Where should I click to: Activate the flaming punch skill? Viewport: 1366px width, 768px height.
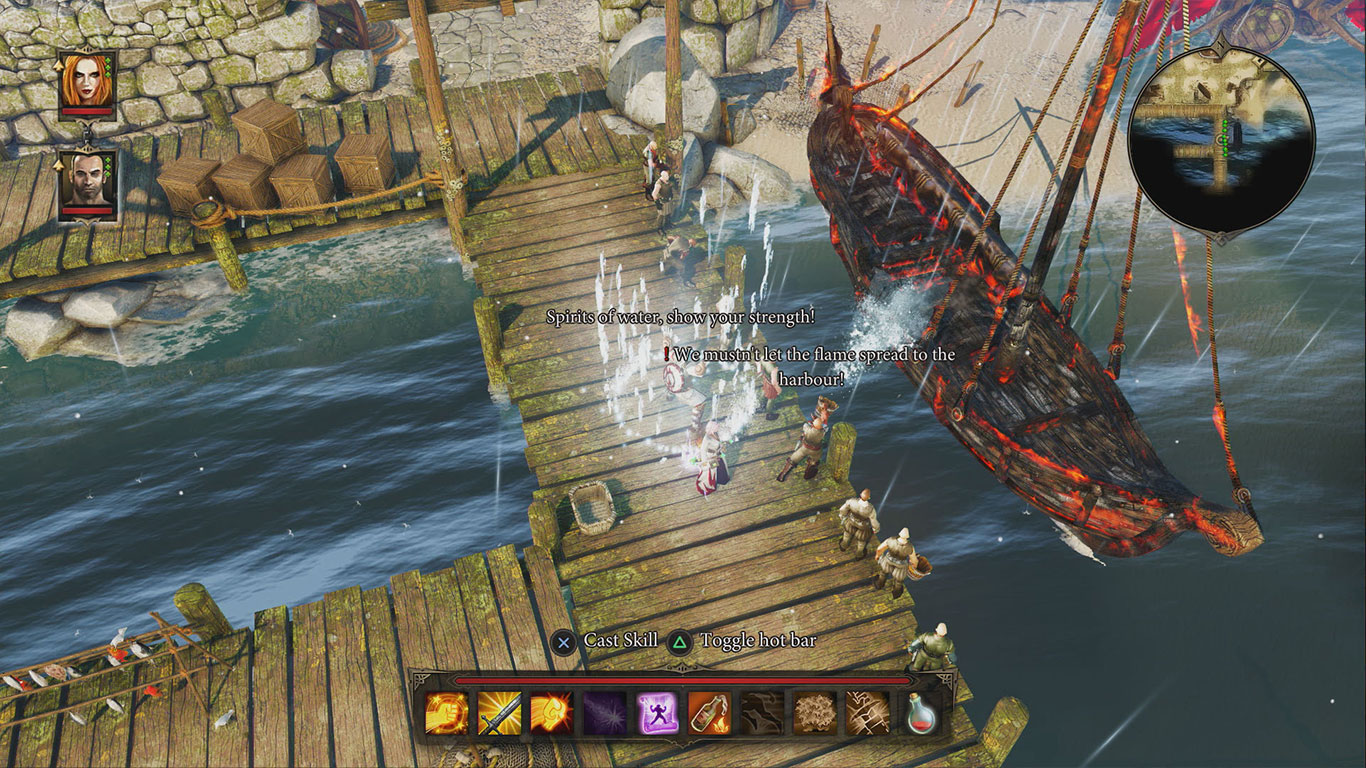pyautogui.click(x=551, y=714)
